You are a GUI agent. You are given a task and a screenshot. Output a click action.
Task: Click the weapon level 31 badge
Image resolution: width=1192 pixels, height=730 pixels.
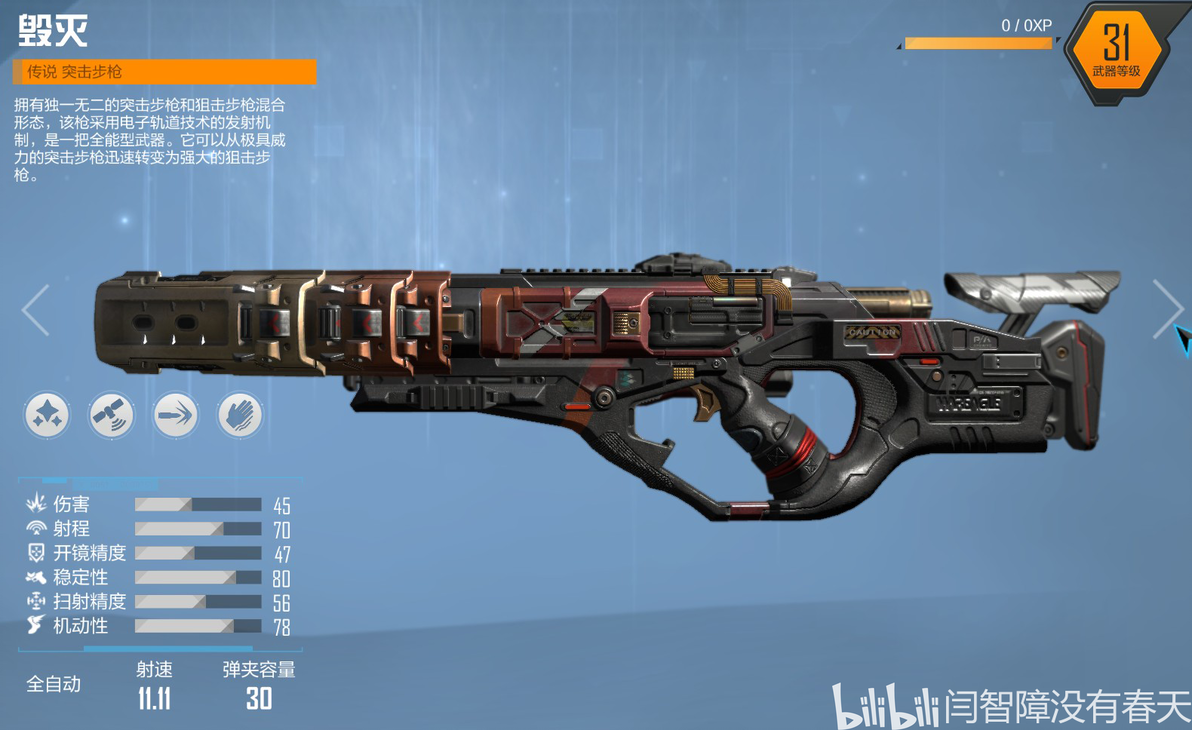pos(1116,49)
